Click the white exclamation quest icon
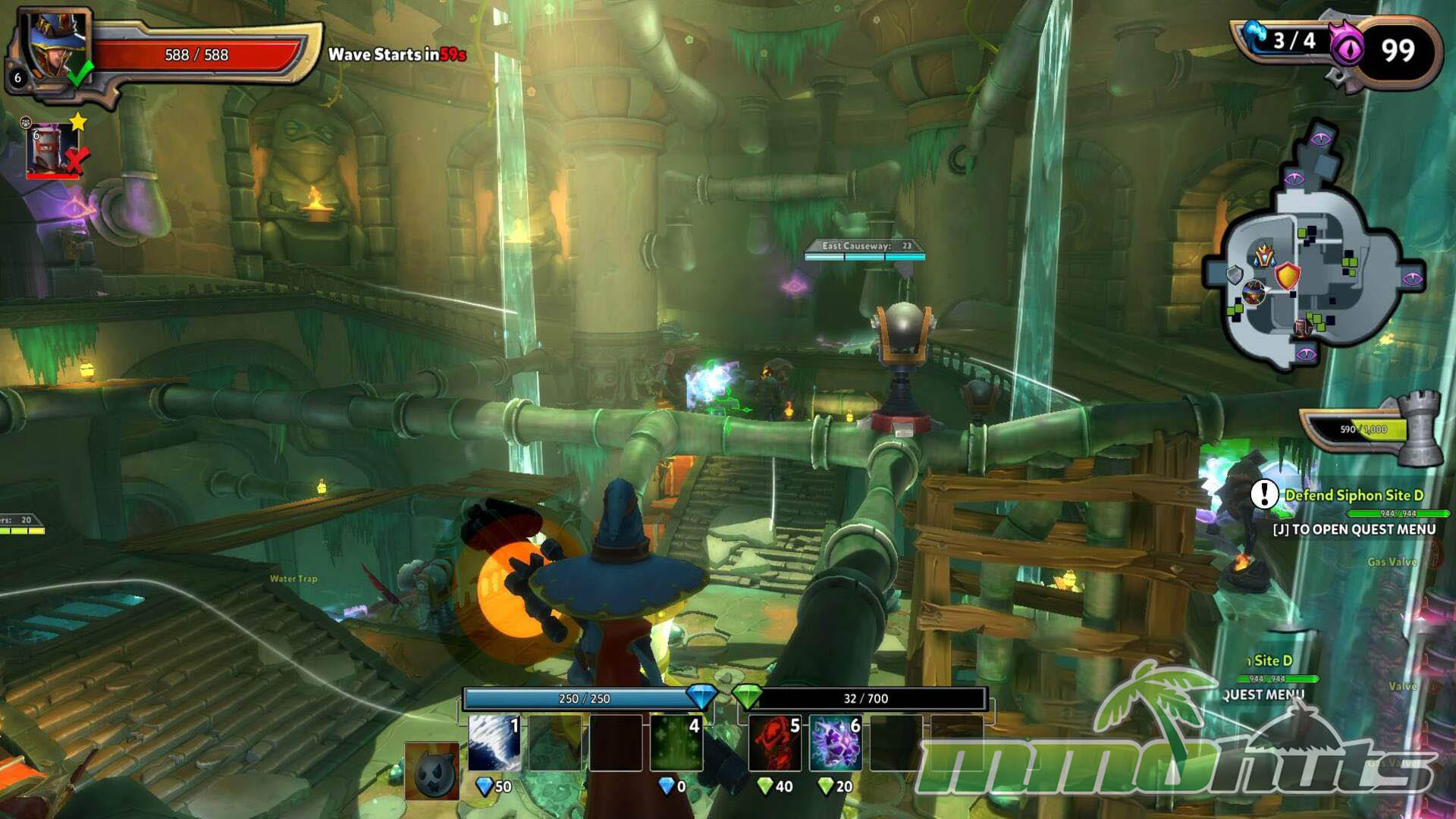The width and height of the screenshot is (1456, 819). pyautogui.click(x=1264, y=494)
